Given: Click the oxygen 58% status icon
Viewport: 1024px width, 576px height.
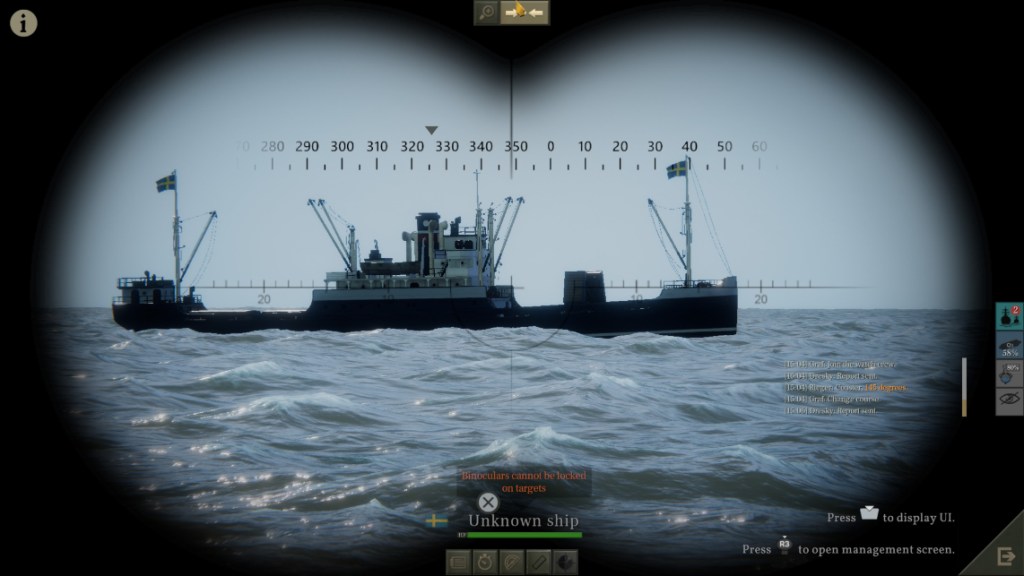Looking at the screenshot, I should (1010, 346).
